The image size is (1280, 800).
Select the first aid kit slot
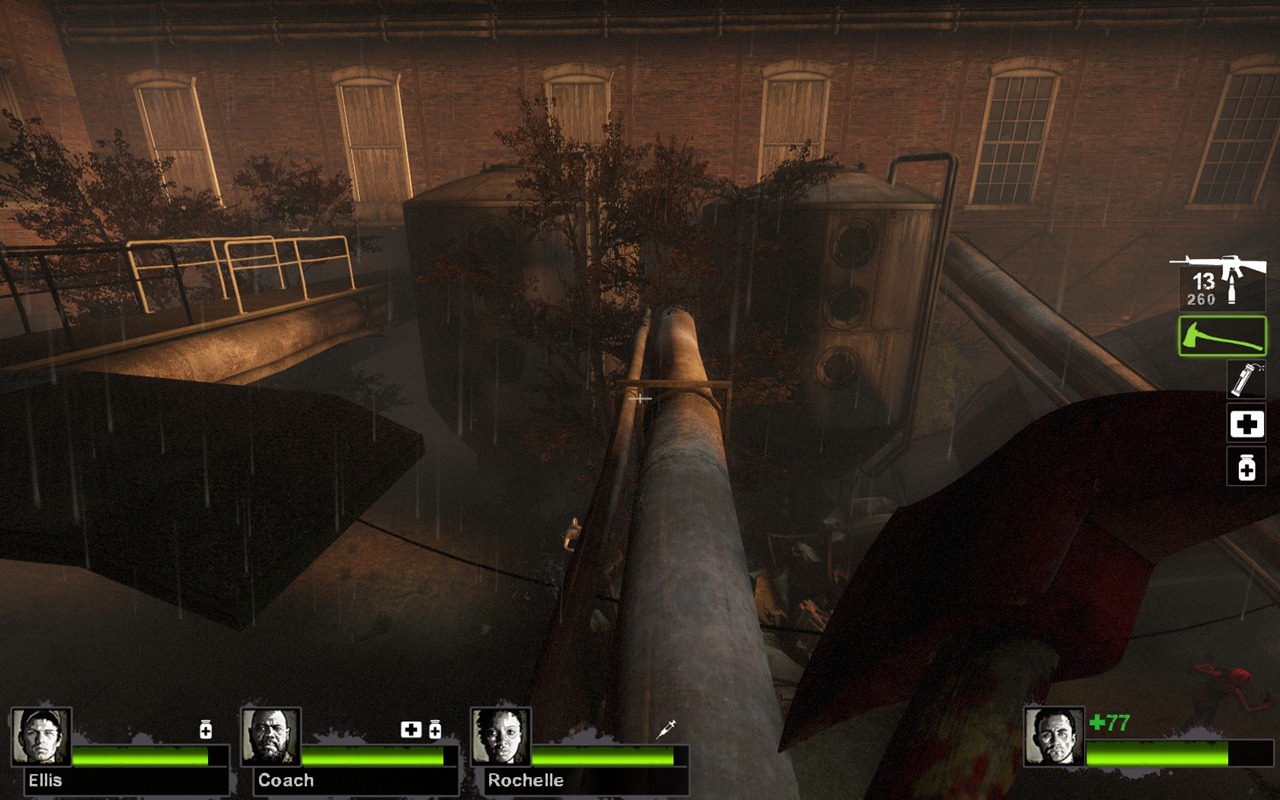pyautogui.click(x=1246, y=424)
